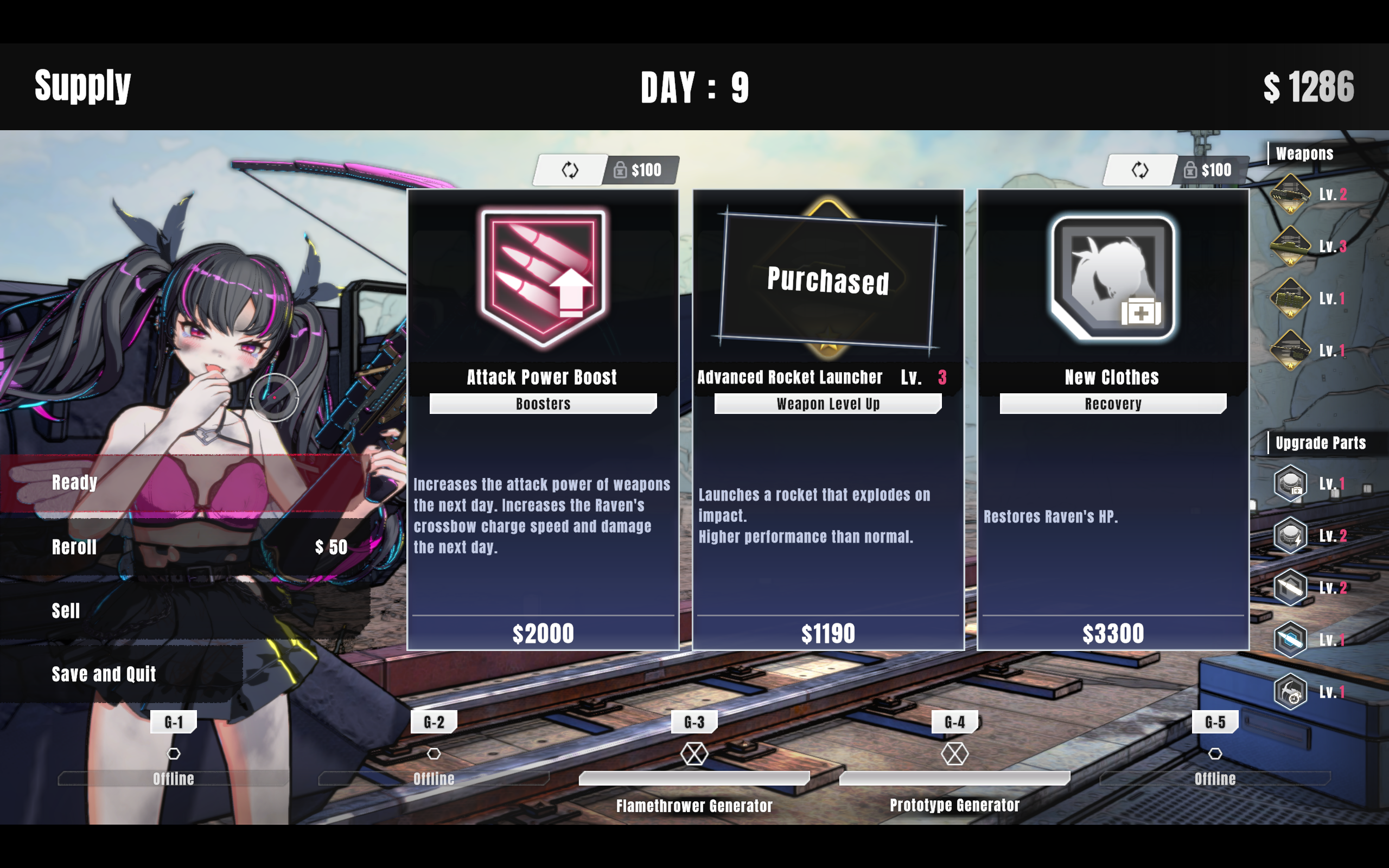Viewport: 1389px width, 868px height.
Task: Select the purchased Advanced Rocket Launcher card
Action: tap(827, 419)
